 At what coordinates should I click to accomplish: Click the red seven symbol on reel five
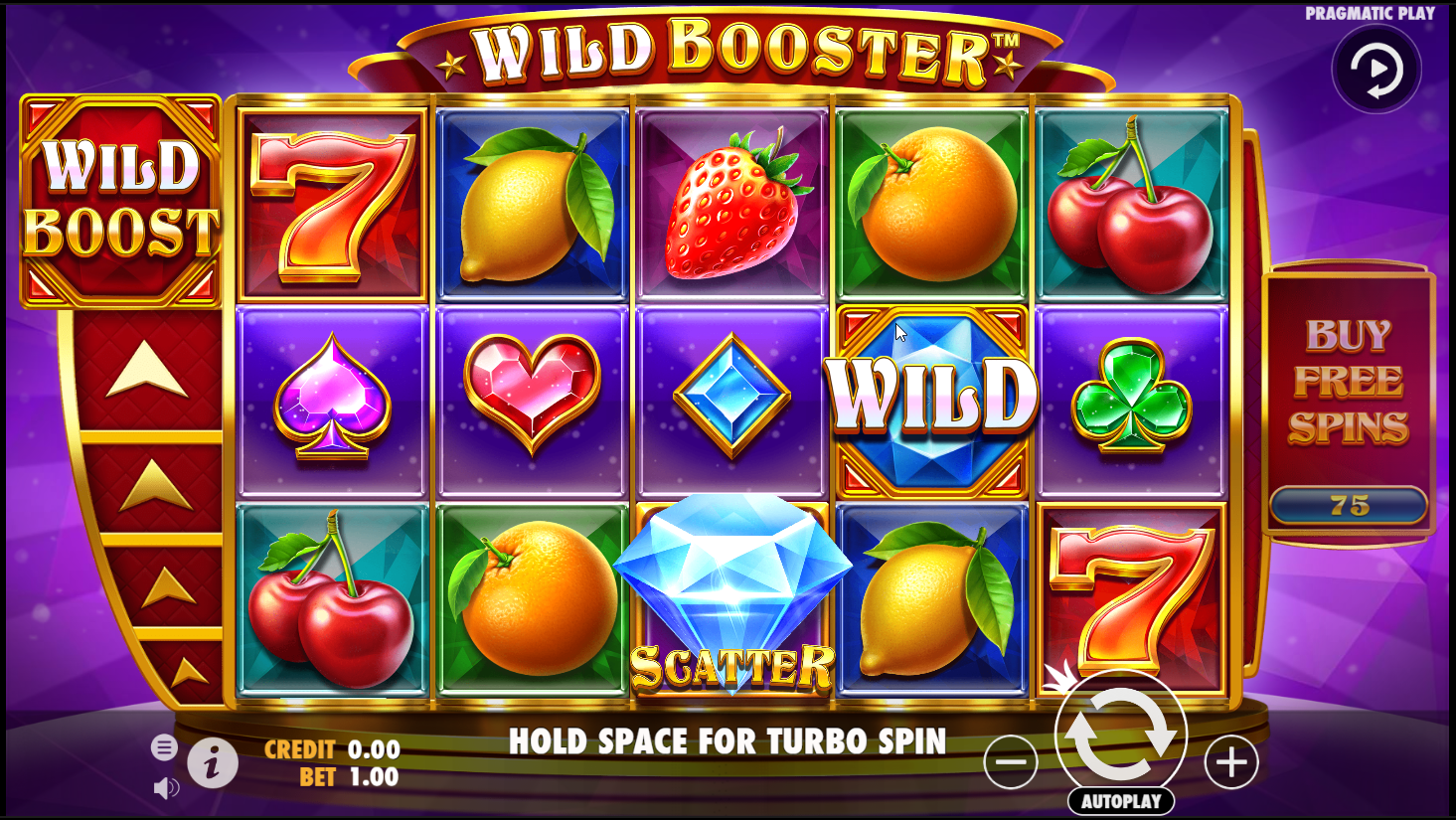1128,596
